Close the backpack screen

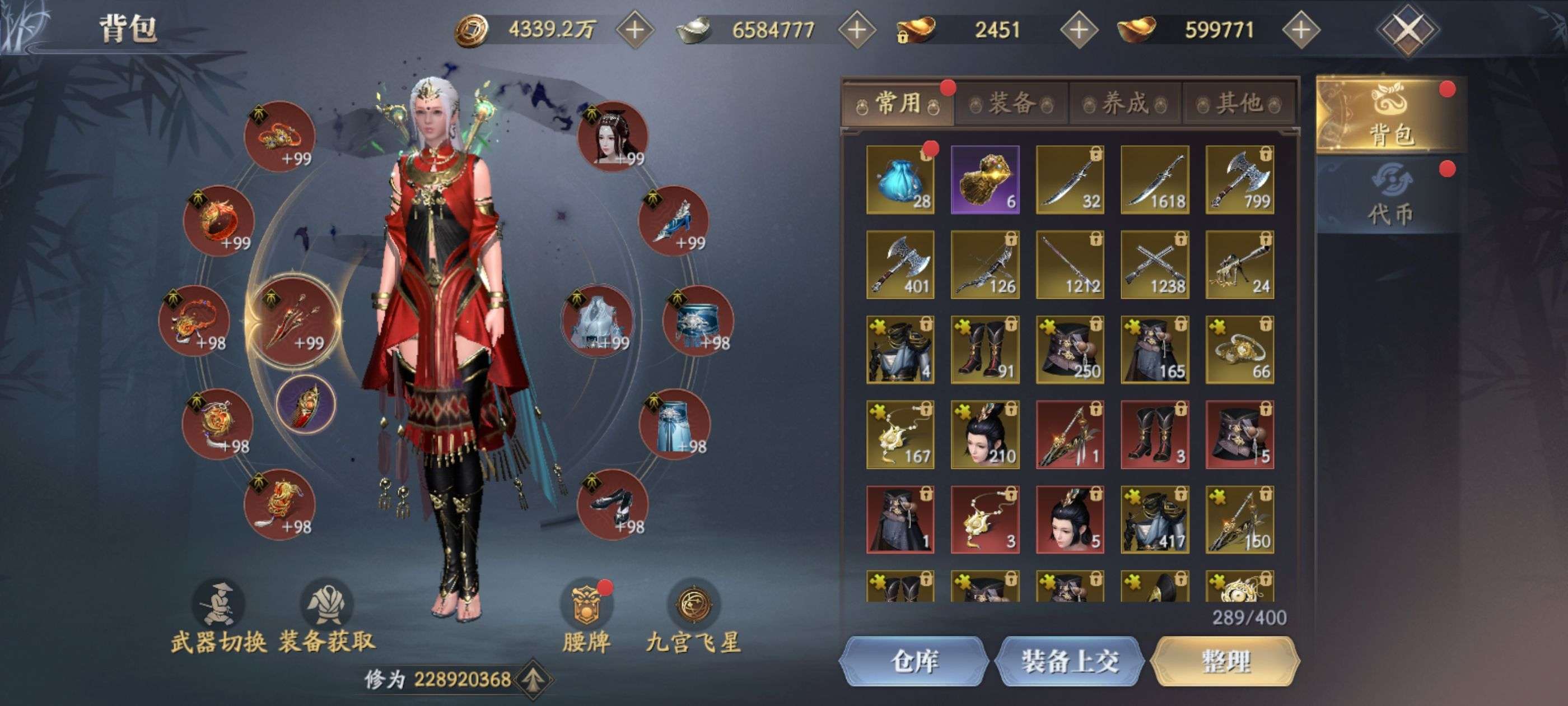1407,29
